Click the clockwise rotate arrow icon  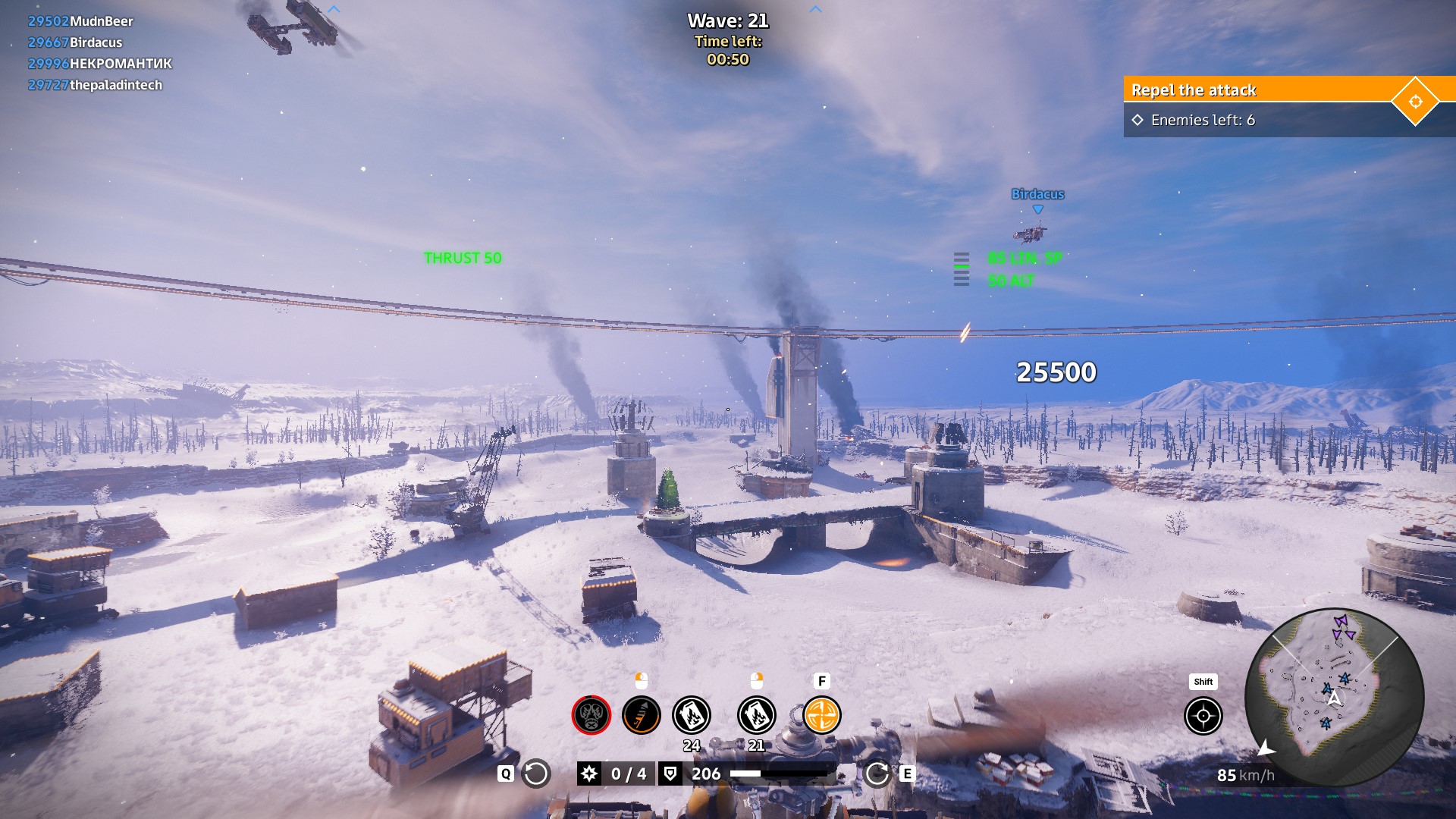pos(877,773)
